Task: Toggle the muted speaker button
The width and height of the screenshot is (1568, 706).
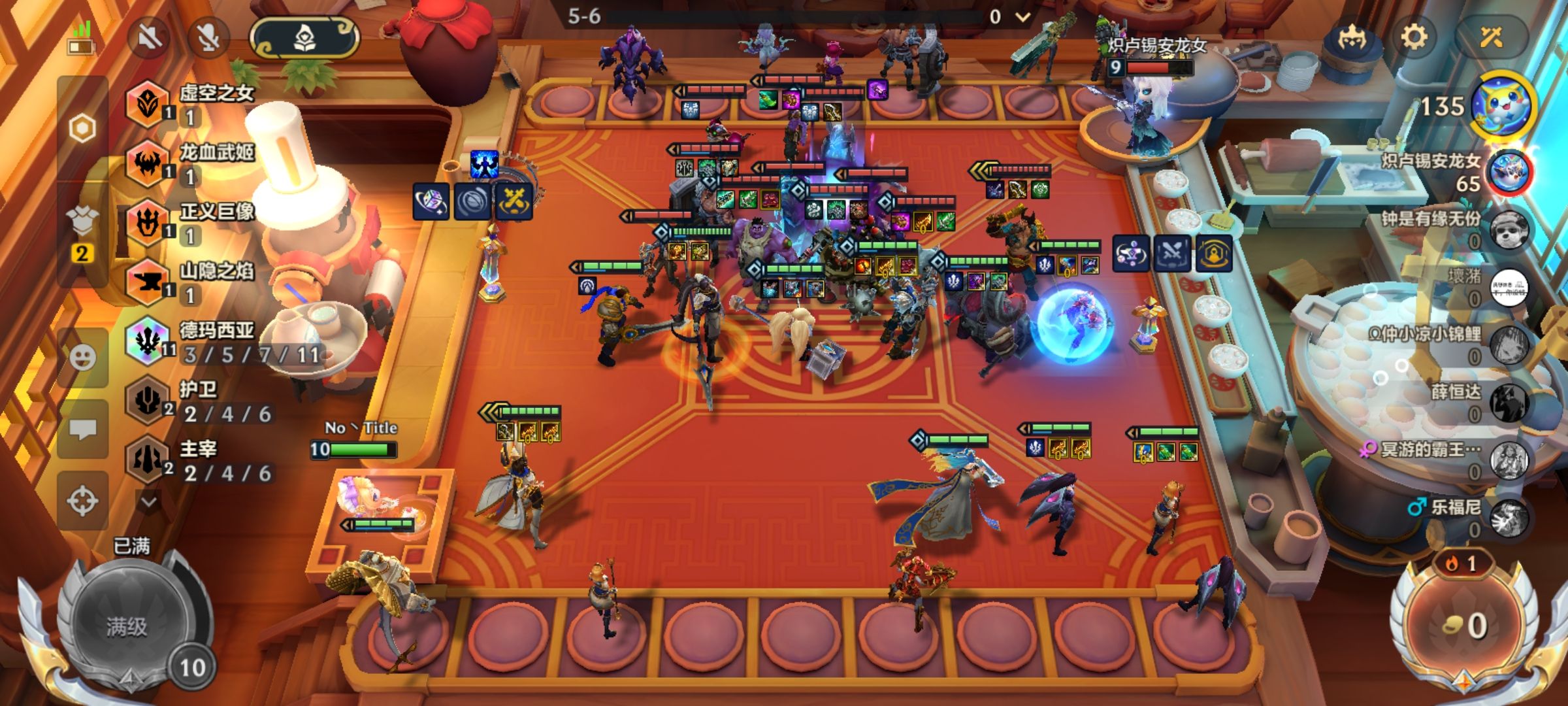Action: click(x=149, y=38)
